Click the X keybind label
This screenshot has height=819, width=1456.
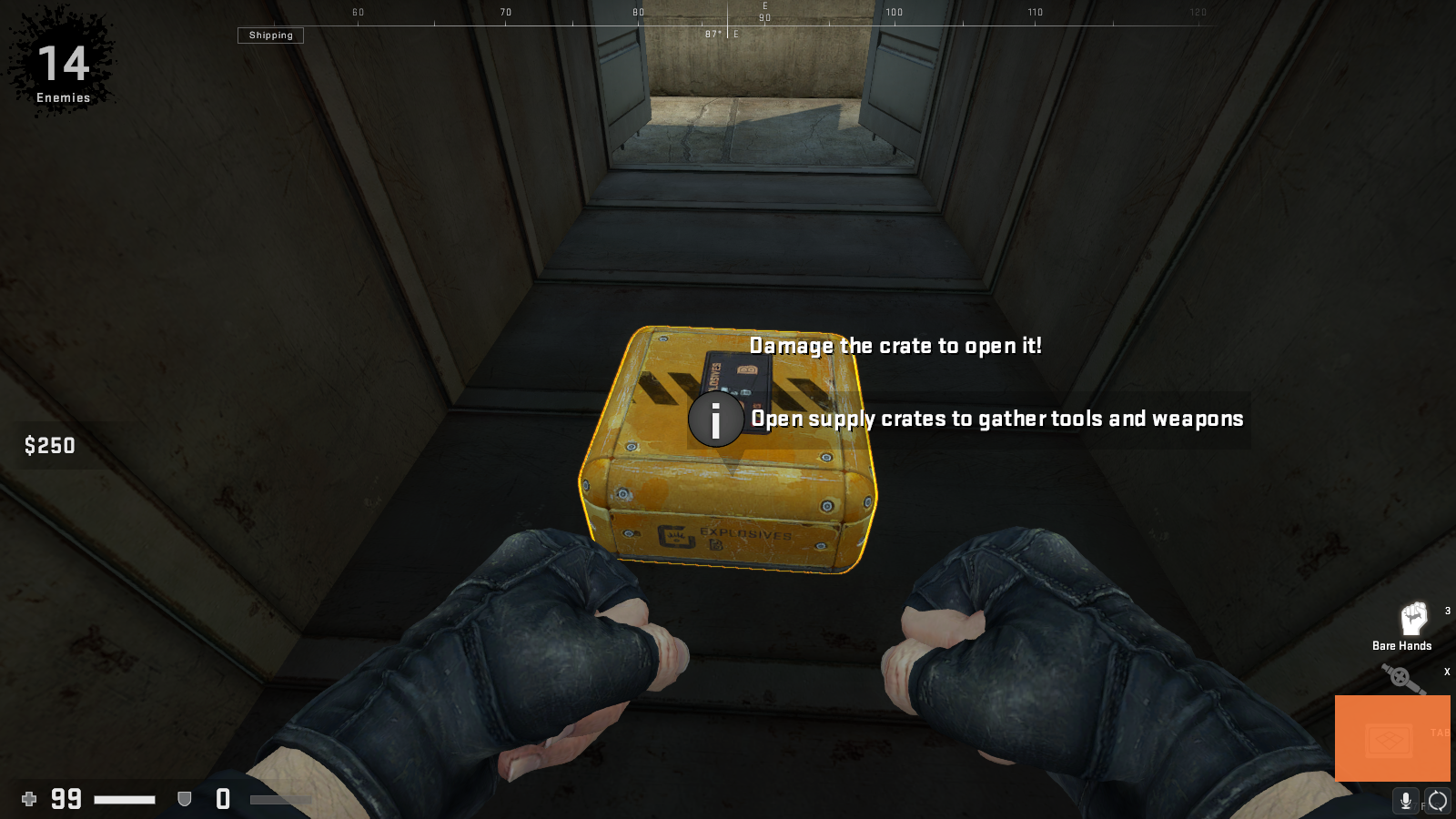coord(1447,672)
